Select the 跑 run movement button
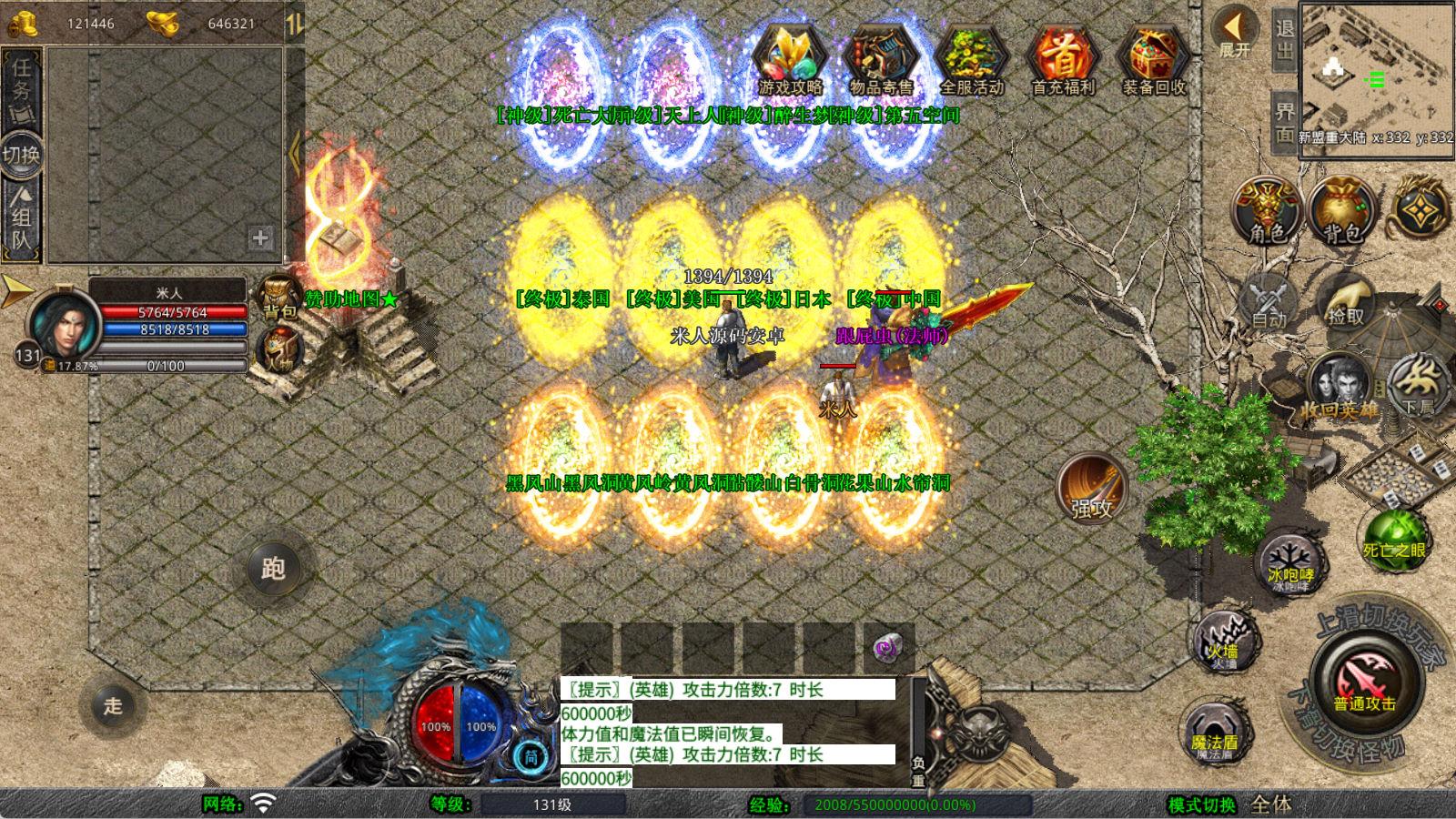This screenshot has width=1456, height=819. pyautogui.click(x=273, y=569)
